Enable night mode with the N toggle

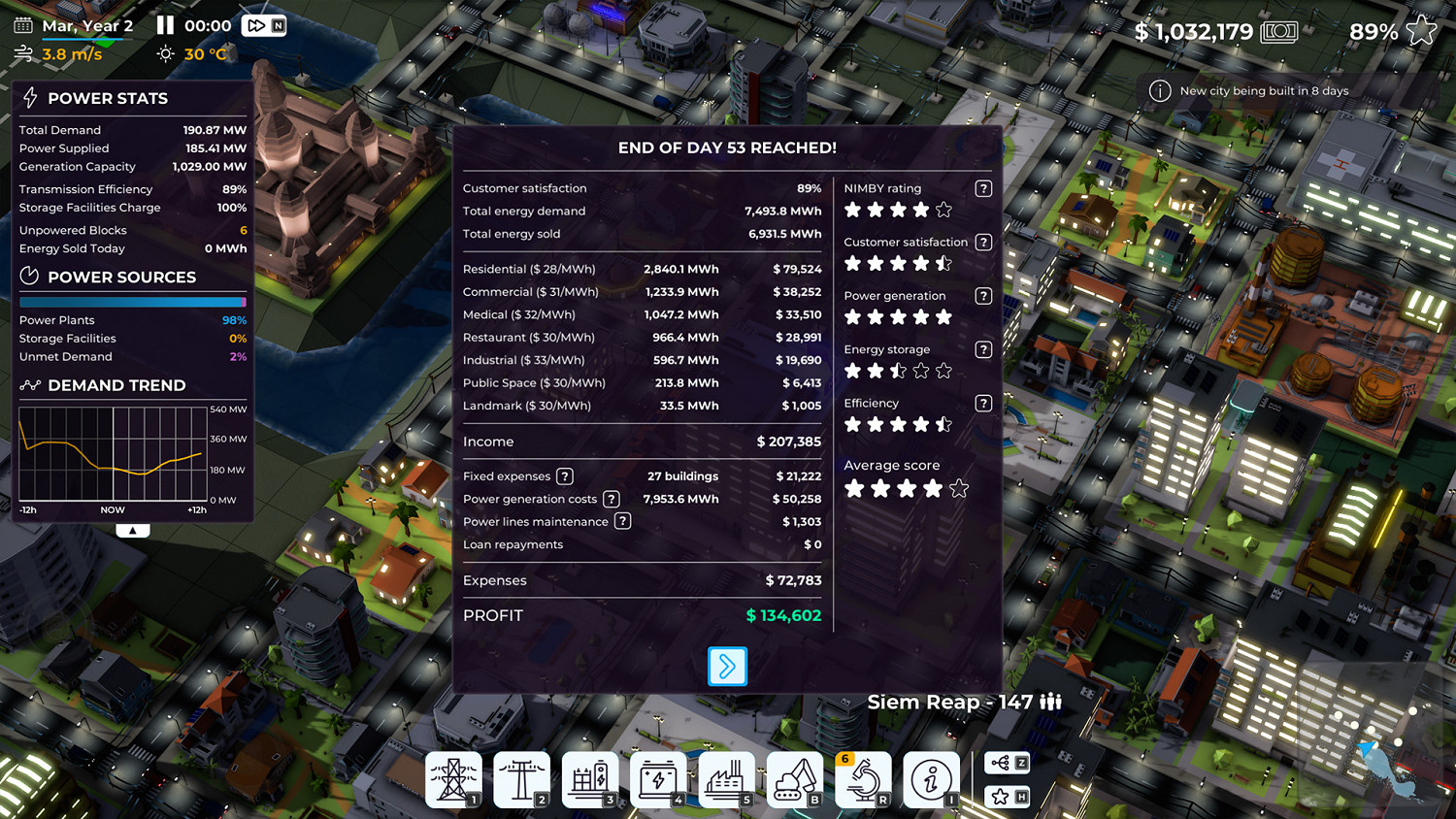pyautogui.click(x=280, y=25)
